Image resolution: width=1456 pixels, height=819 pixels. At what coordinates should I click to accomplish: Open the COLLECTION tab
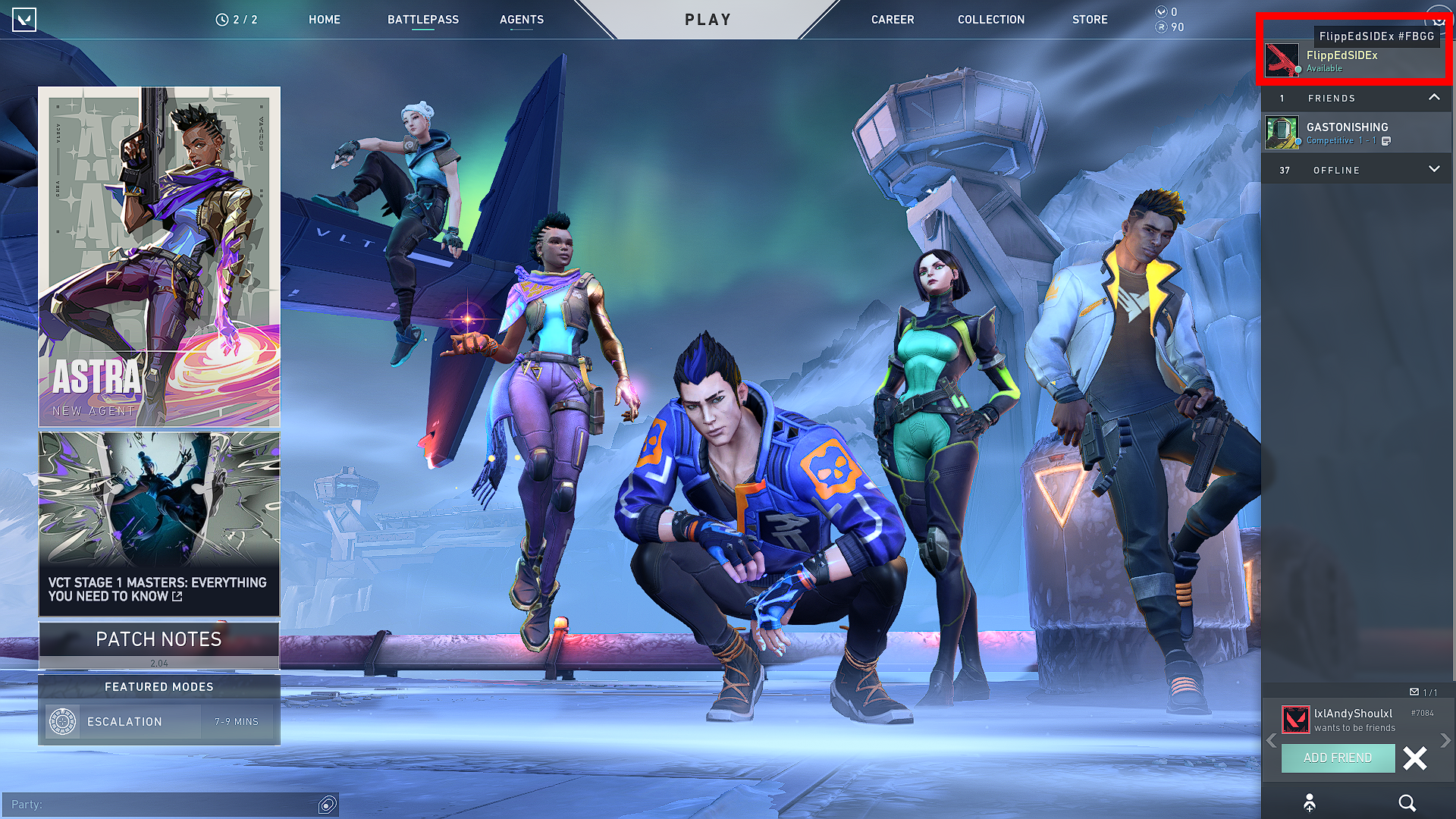click(991, 20)
